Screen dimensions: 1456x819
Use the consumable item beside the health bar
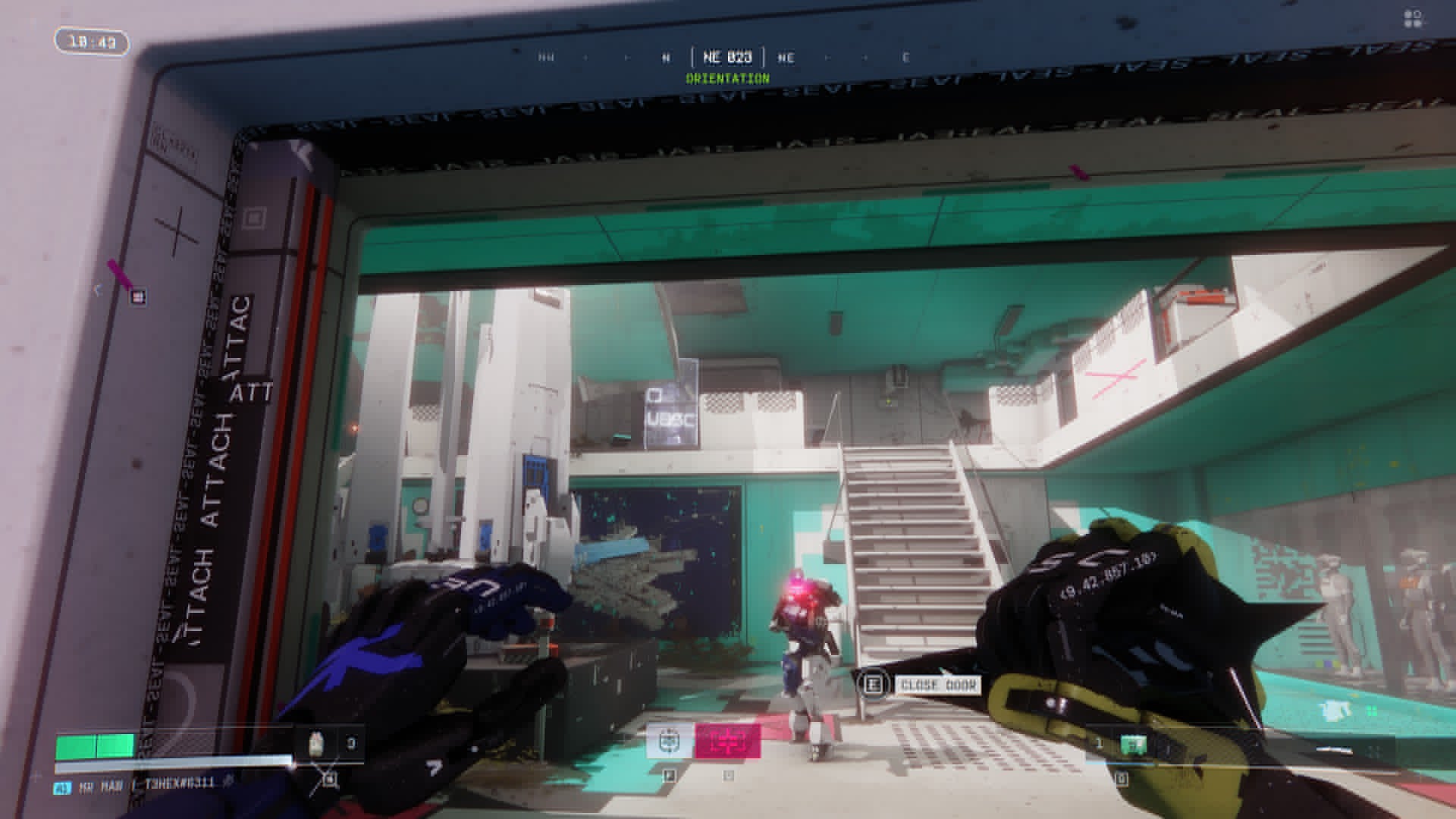[x=318, y=744]
